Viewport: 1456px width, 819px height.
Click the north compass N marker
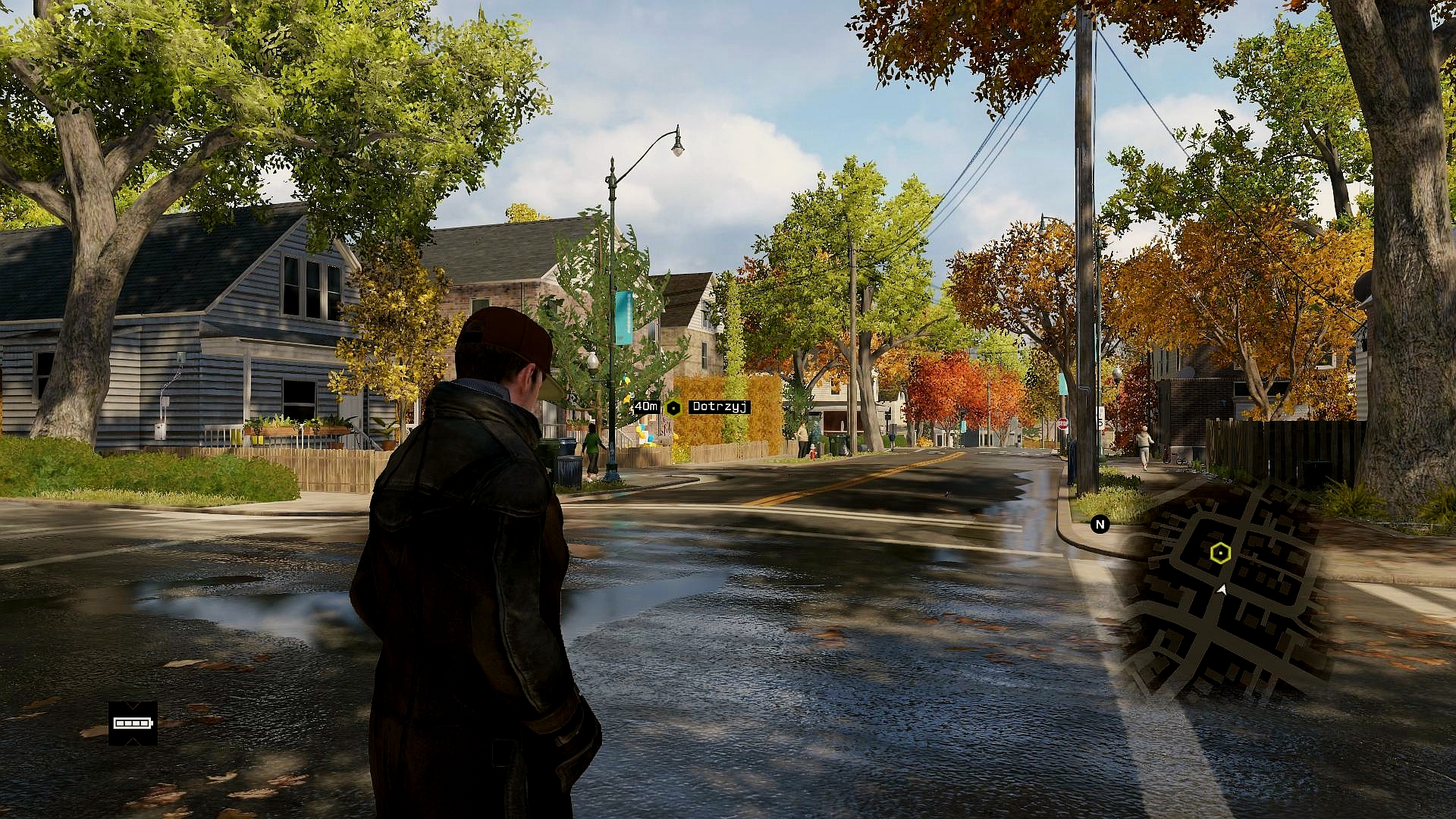(1100, 524)
